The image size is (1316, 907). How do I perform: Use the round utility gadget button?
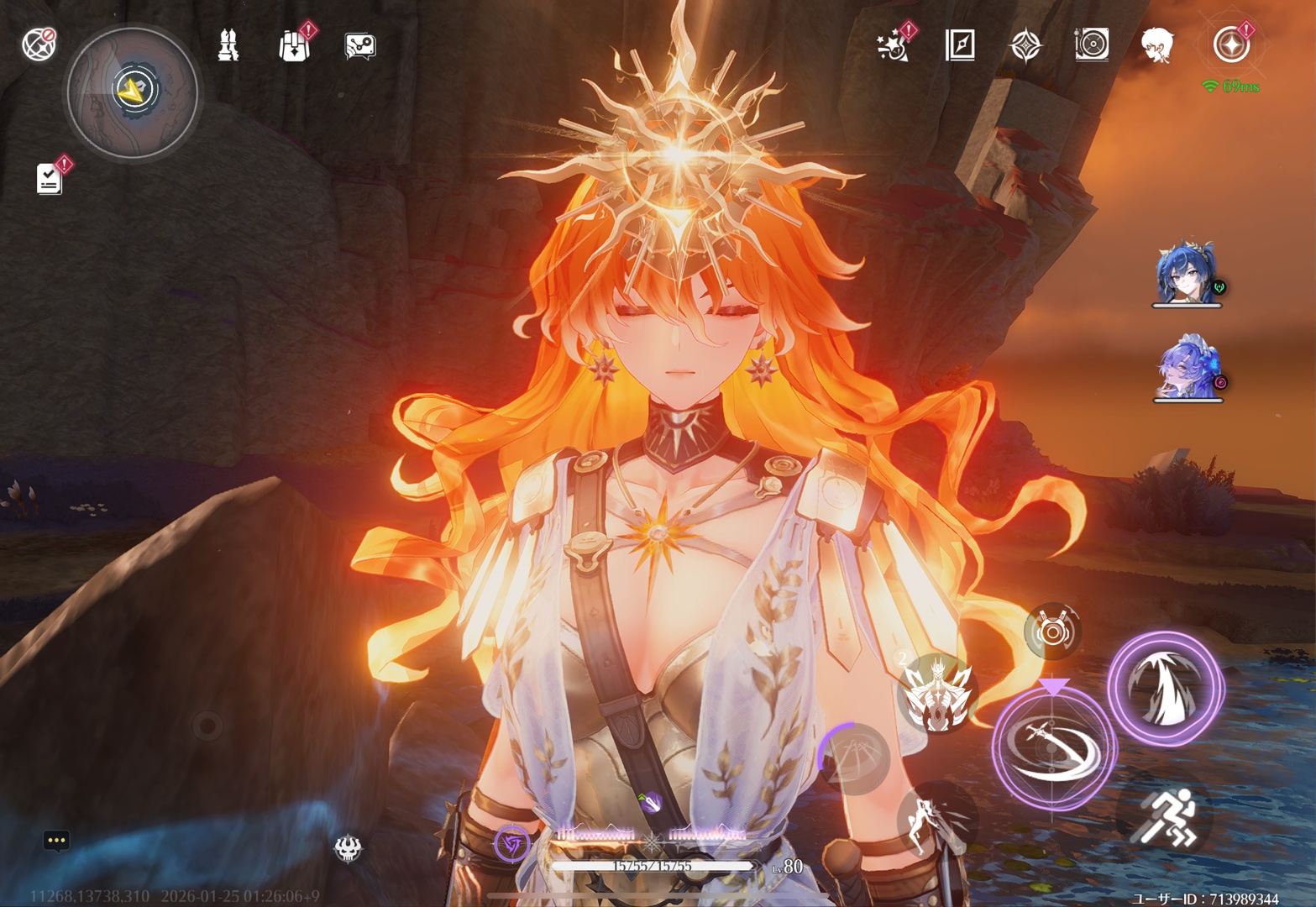coord(1052,631)
